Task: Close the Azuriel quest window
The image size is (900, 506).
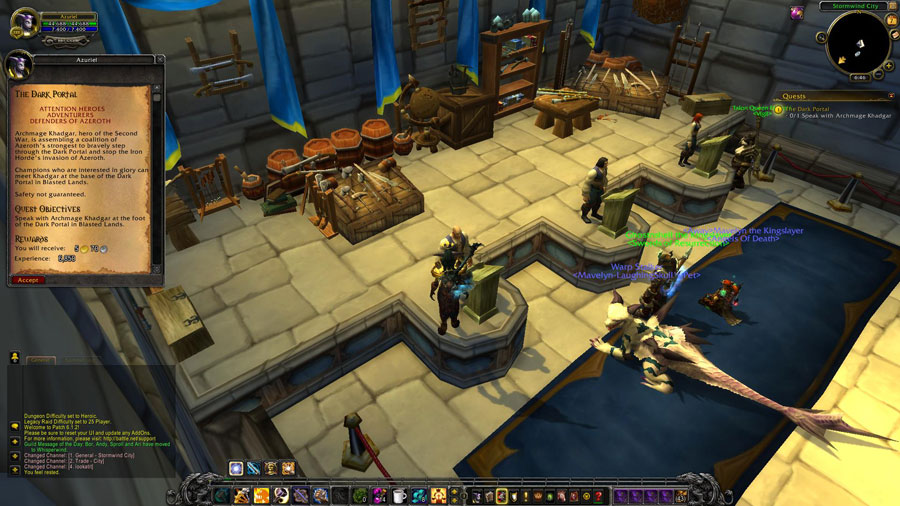Action: pos(158,61)
